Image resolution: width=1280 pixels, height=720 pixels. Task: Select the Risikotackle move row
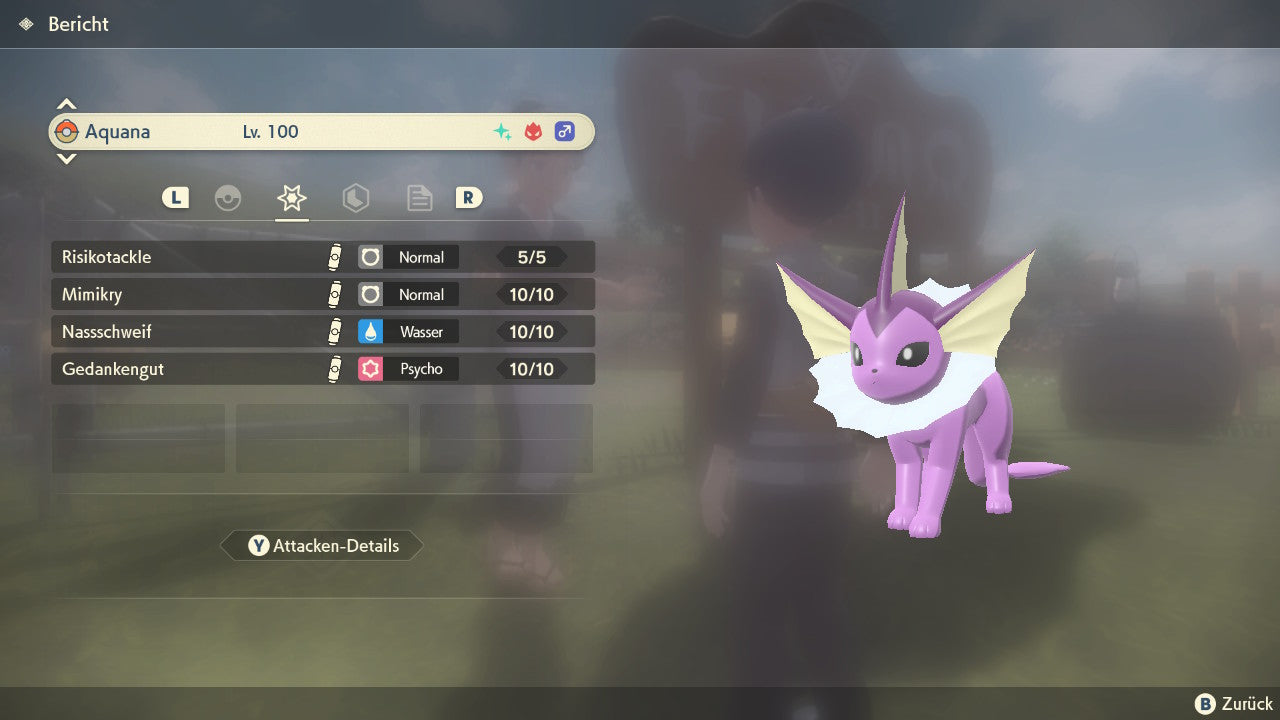pyautogui.click(x=322, y=257)
